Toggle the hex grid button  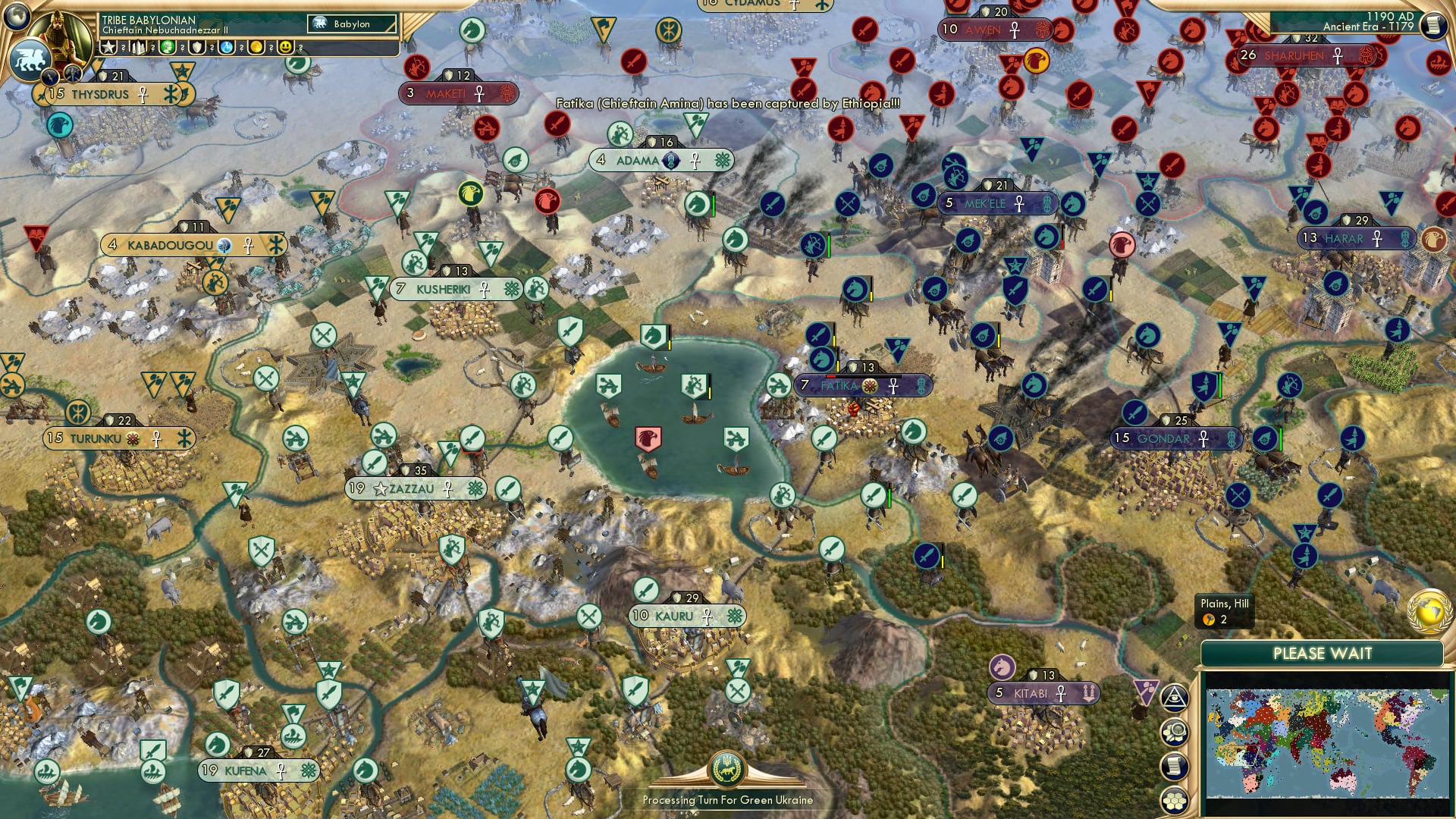coord(1175,800)
